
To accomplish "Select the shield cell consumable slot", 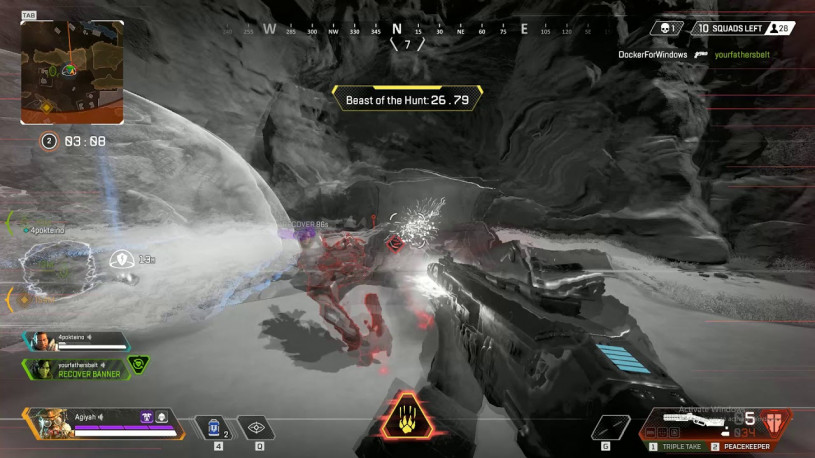I will click(x=213, y=427).
